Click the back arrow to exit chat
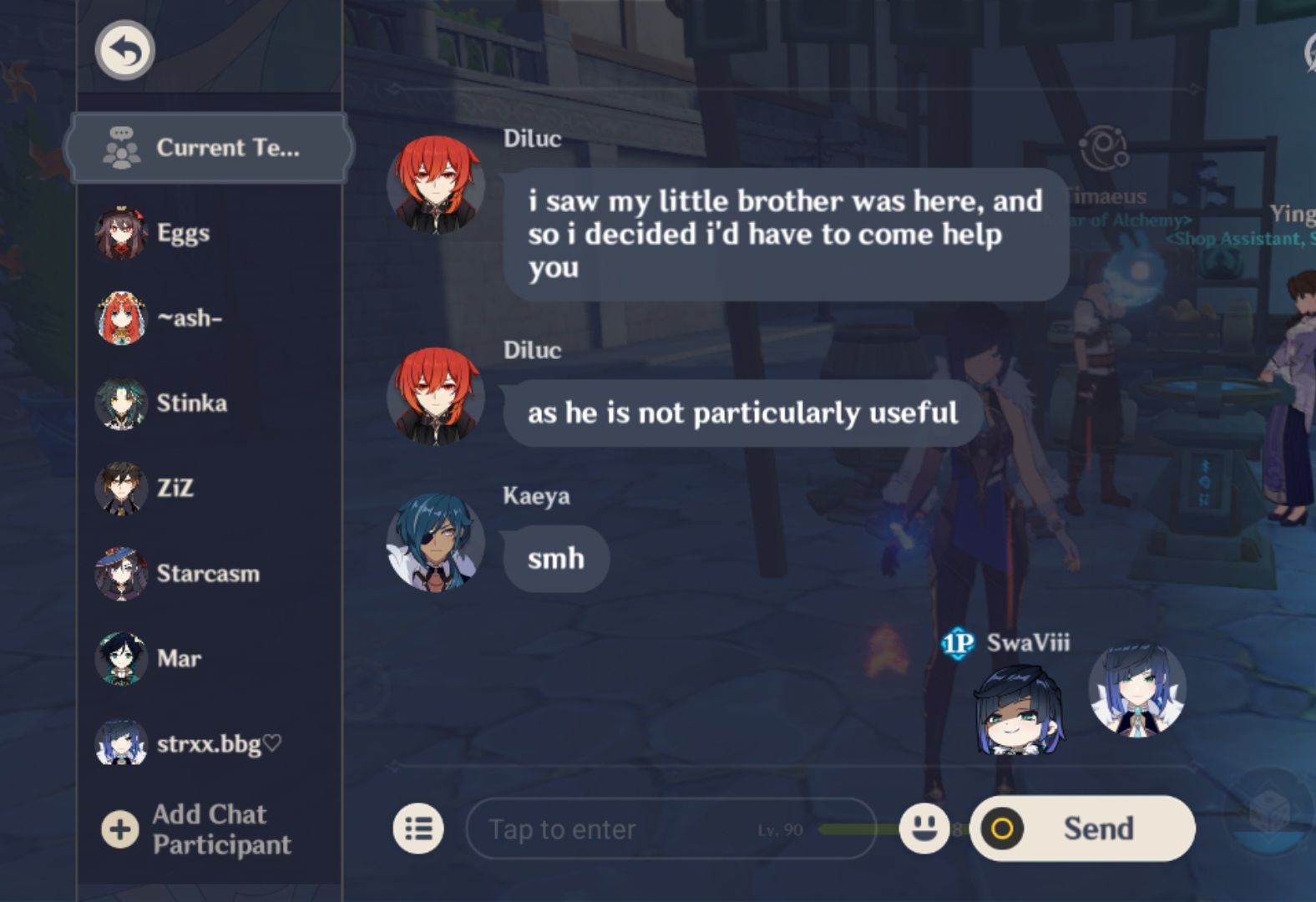 pos(124,50)
